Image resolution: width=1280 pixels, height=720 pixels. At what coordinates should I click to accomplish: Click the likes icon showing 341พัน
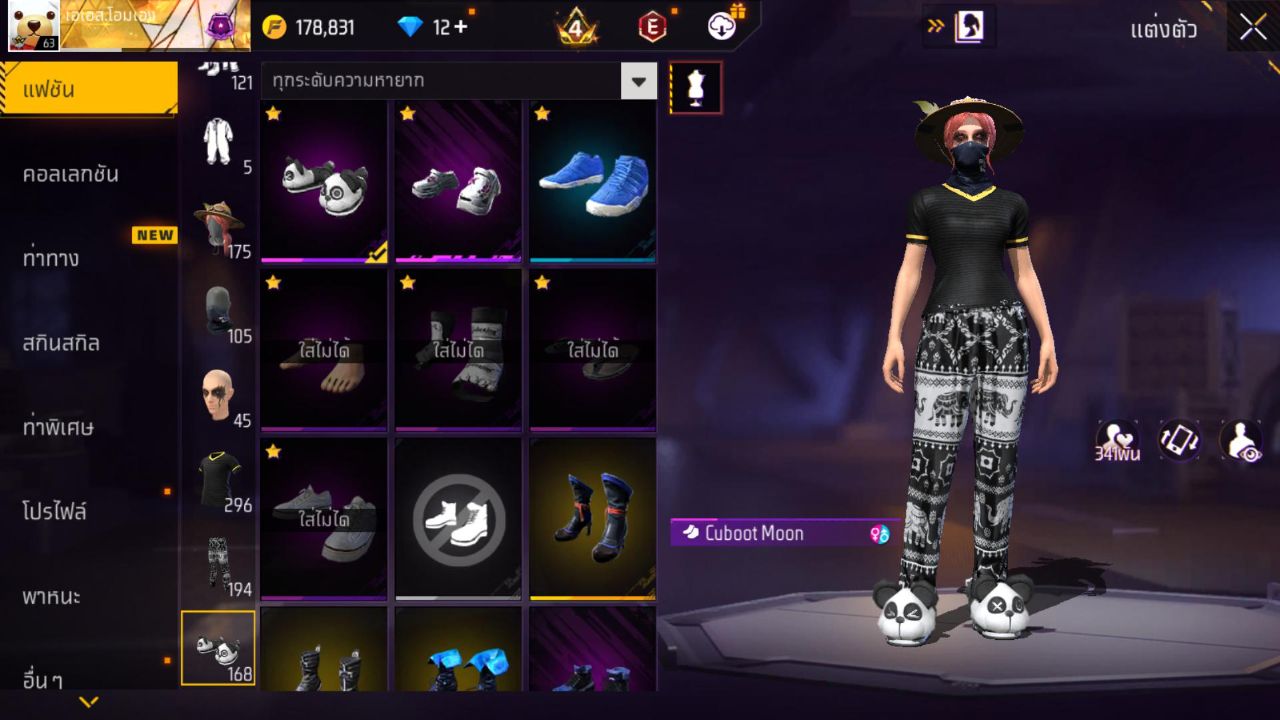pyautogui.click(x=1118, y=440)
